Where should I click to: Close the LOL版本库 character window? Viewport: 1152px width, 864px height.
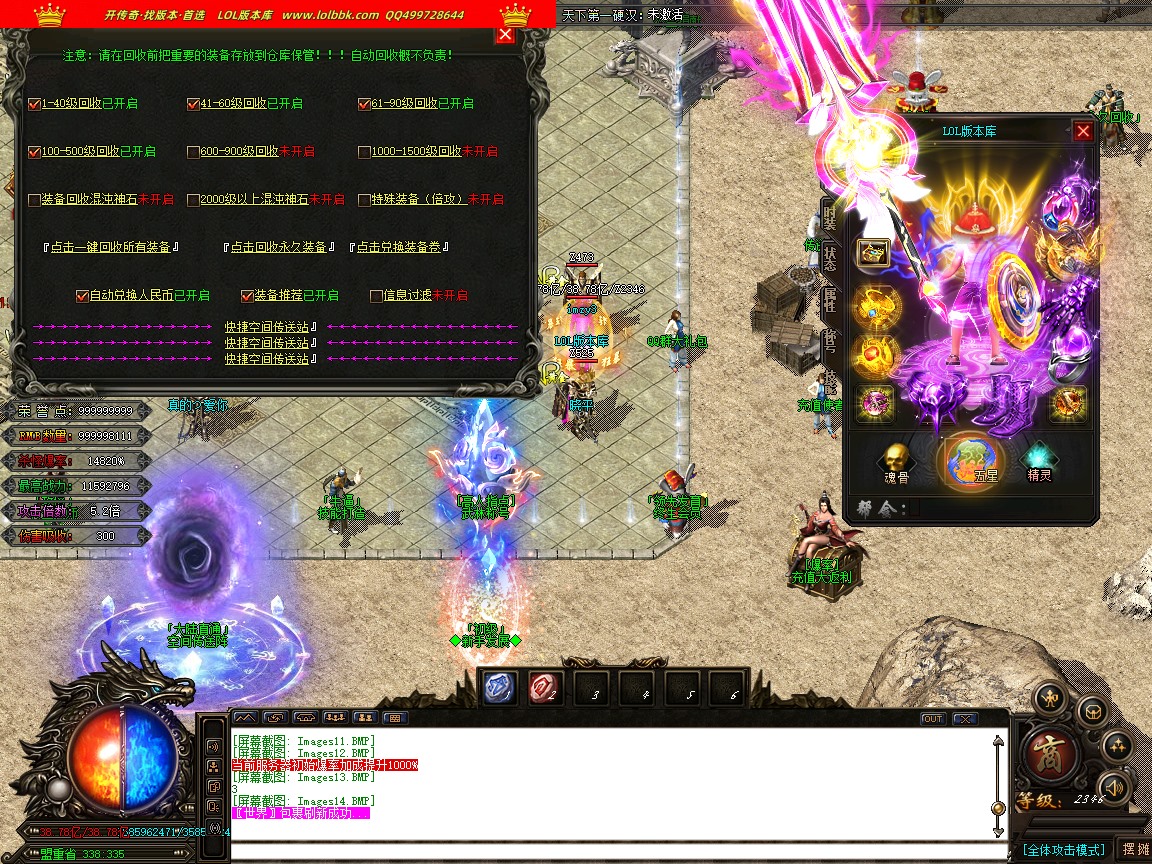tap(1083, 131)
